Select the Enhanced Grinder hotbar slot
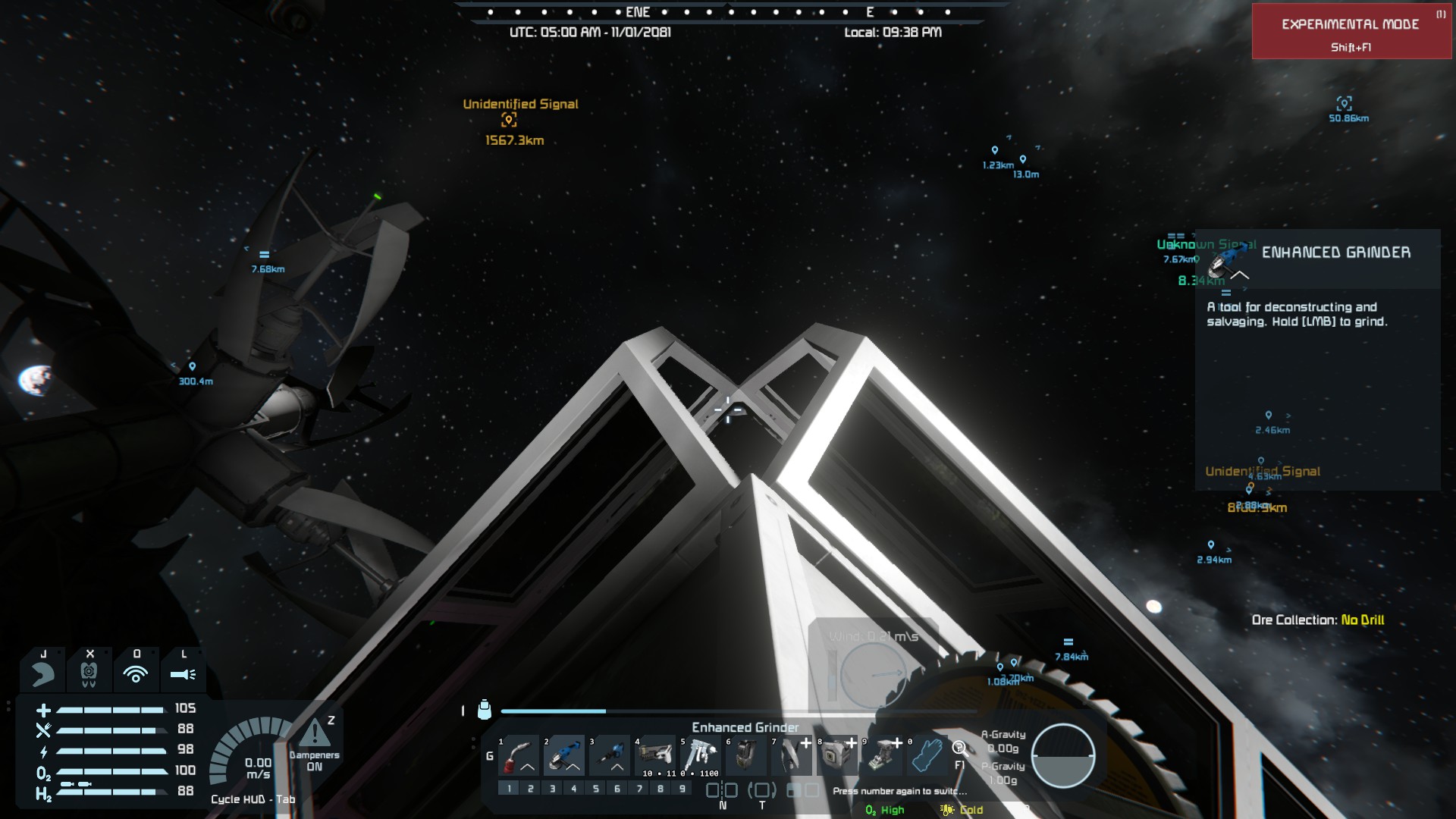The height and width of the screenshot is (819, 1456). click(564, 756)
